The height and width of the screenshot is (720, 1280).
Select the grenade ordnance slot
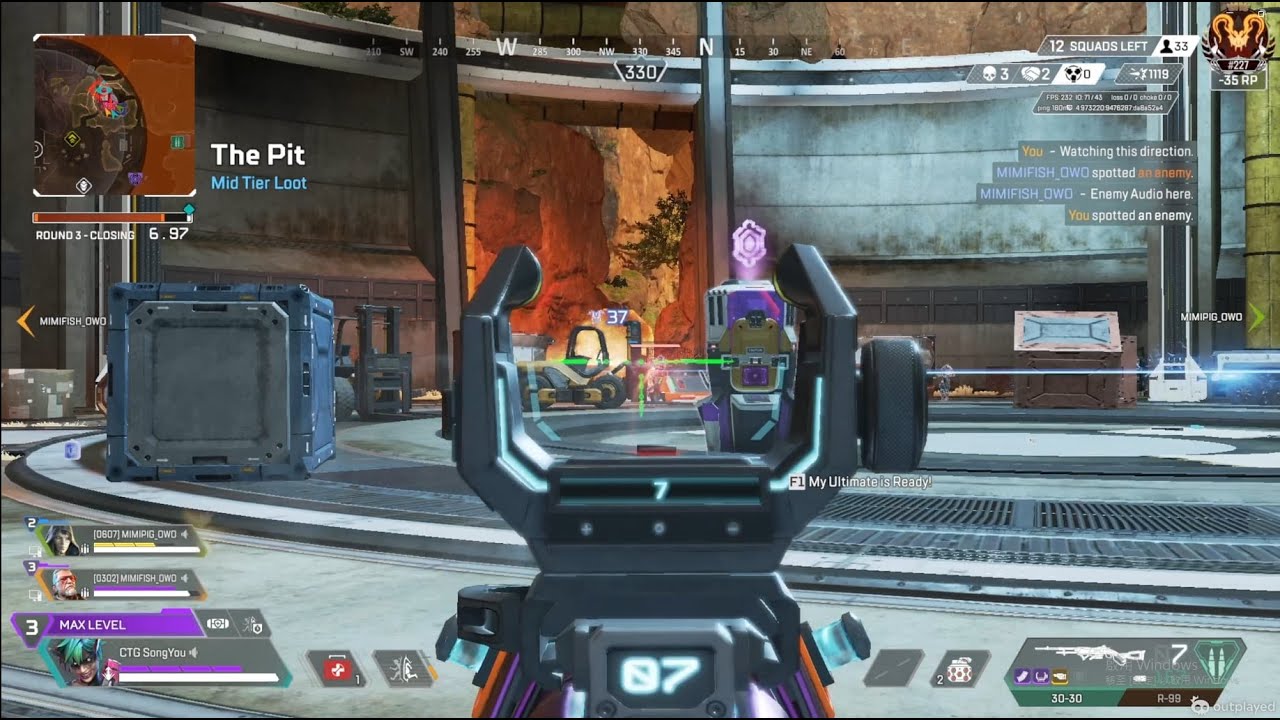point(959,669)
